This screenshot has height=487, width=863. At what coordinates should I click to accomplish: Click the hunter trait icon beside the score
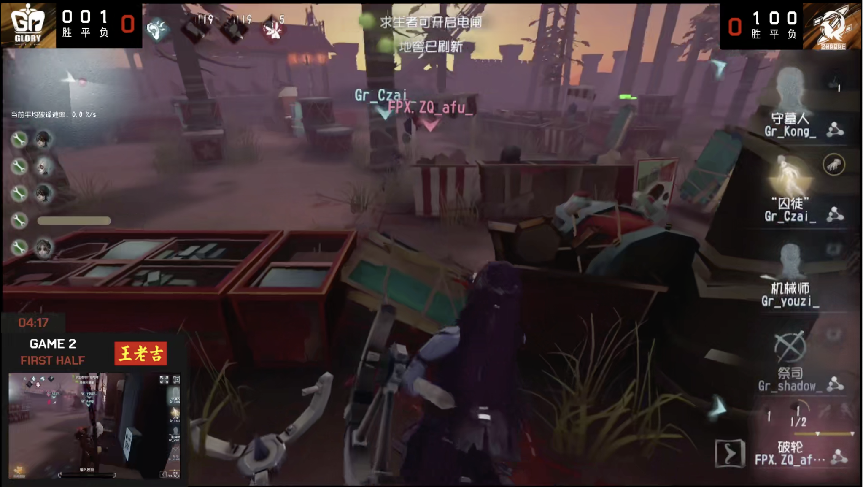point(158,29)
